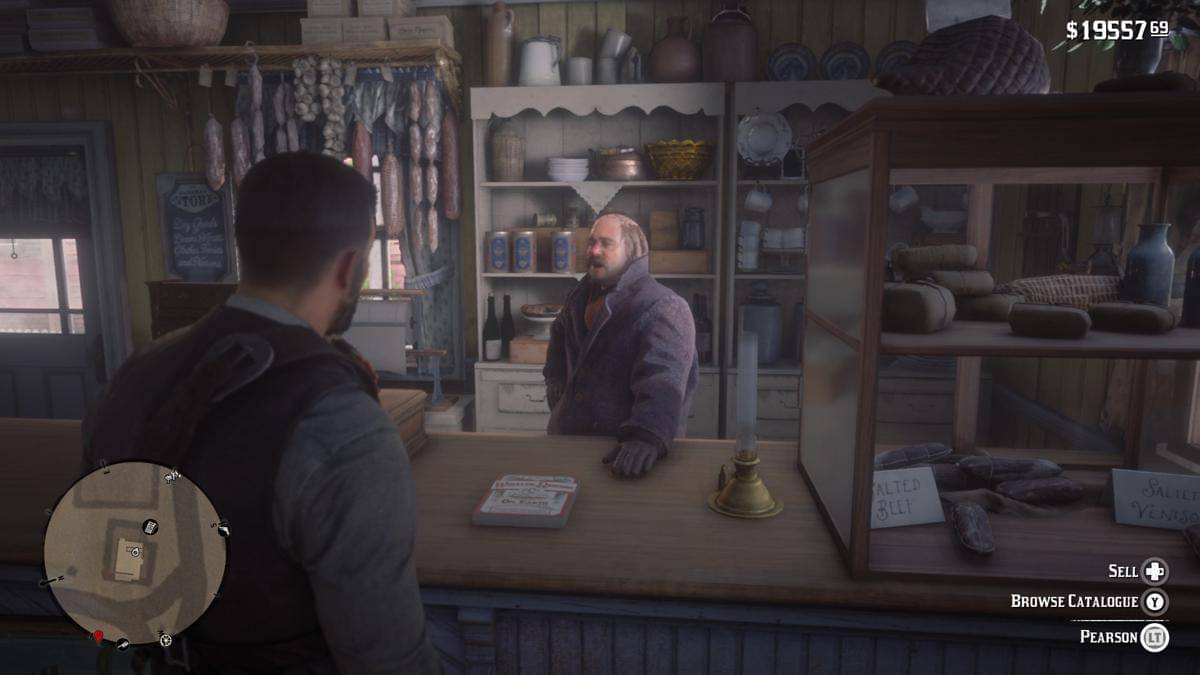Click the red marker on minimap edge
The image size is (1200, 675).
99,636
